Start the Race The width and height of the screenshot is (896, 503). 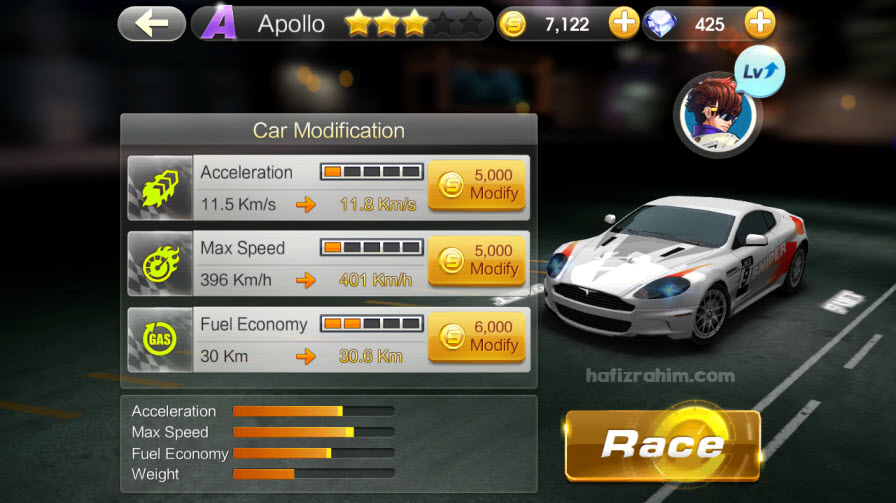pos(662,445)
